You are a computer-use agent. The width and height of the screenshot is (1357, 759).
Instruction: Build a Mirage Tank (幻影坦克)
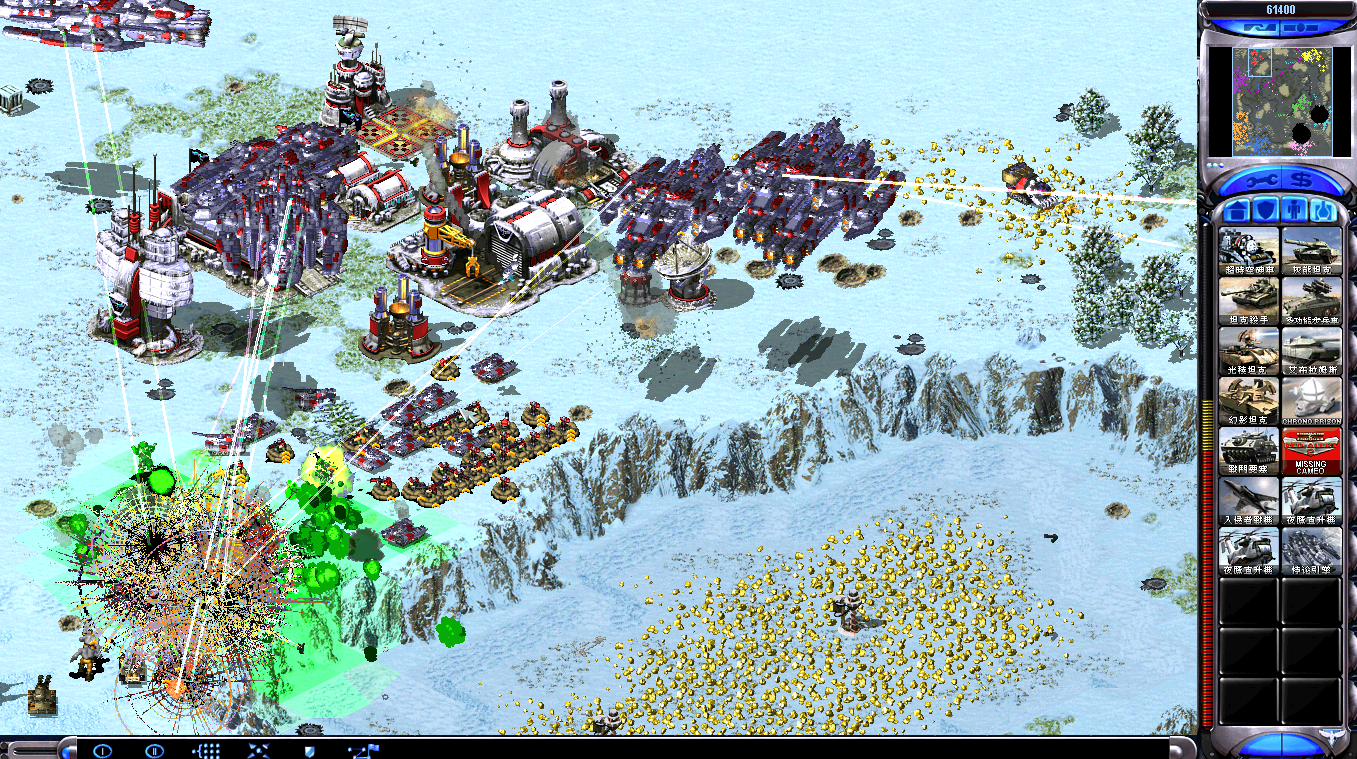pyautogui.click(x=1249, y=401)
